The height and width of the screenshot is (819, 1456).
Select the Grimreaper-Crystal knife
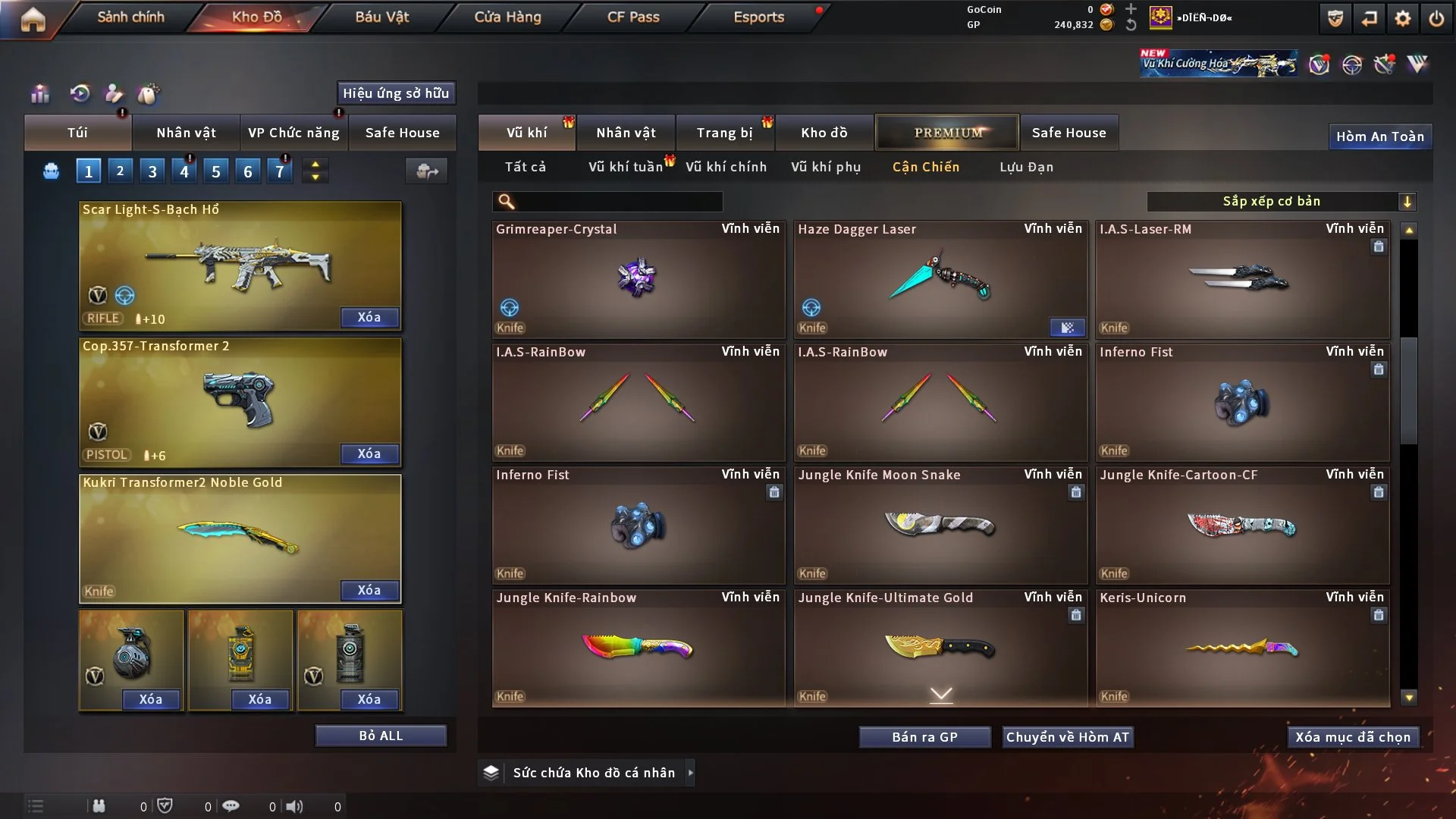click(638, 279)
